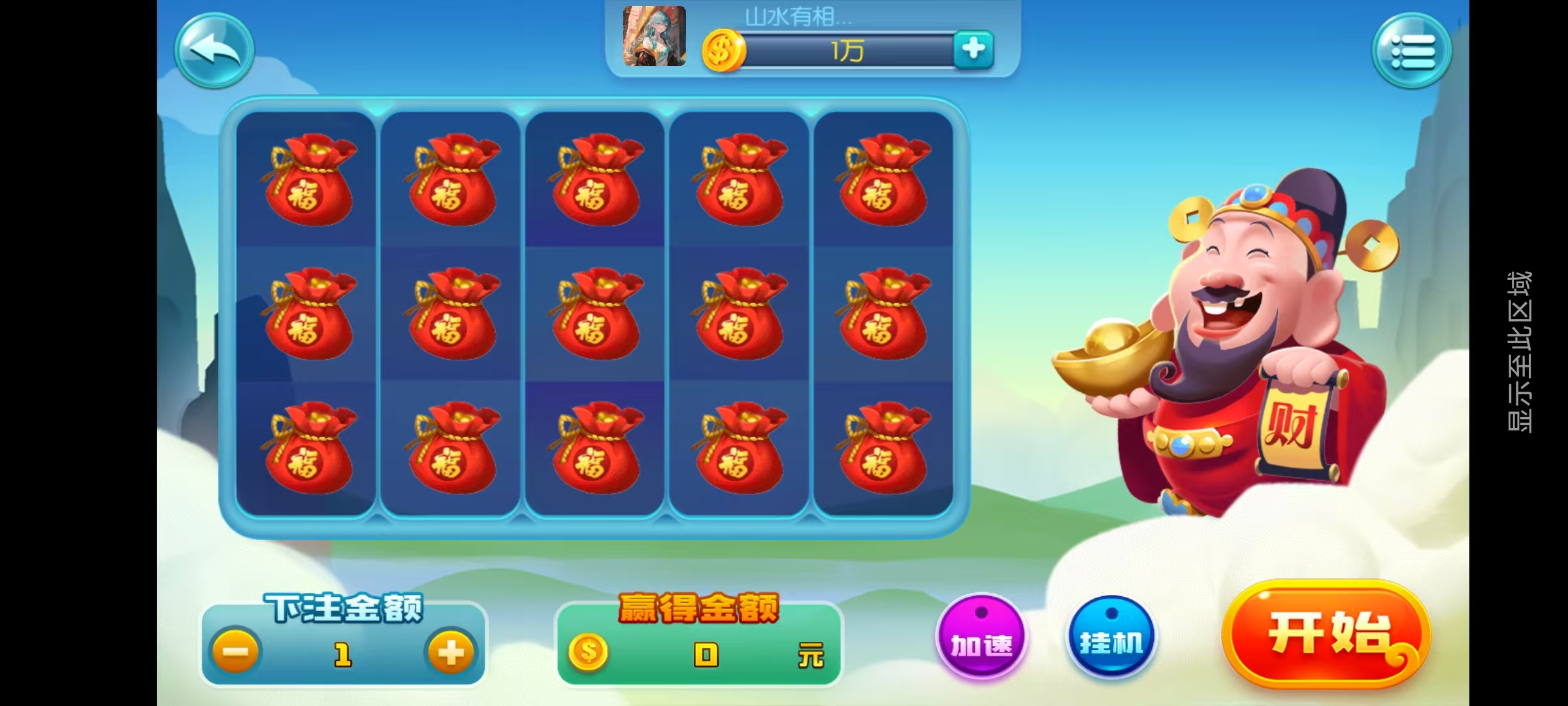This screenshot has height=706, width=1568.
Task: Tap the player avatar portrait at top
Action: pyautogui.click(x=653, y=36)
